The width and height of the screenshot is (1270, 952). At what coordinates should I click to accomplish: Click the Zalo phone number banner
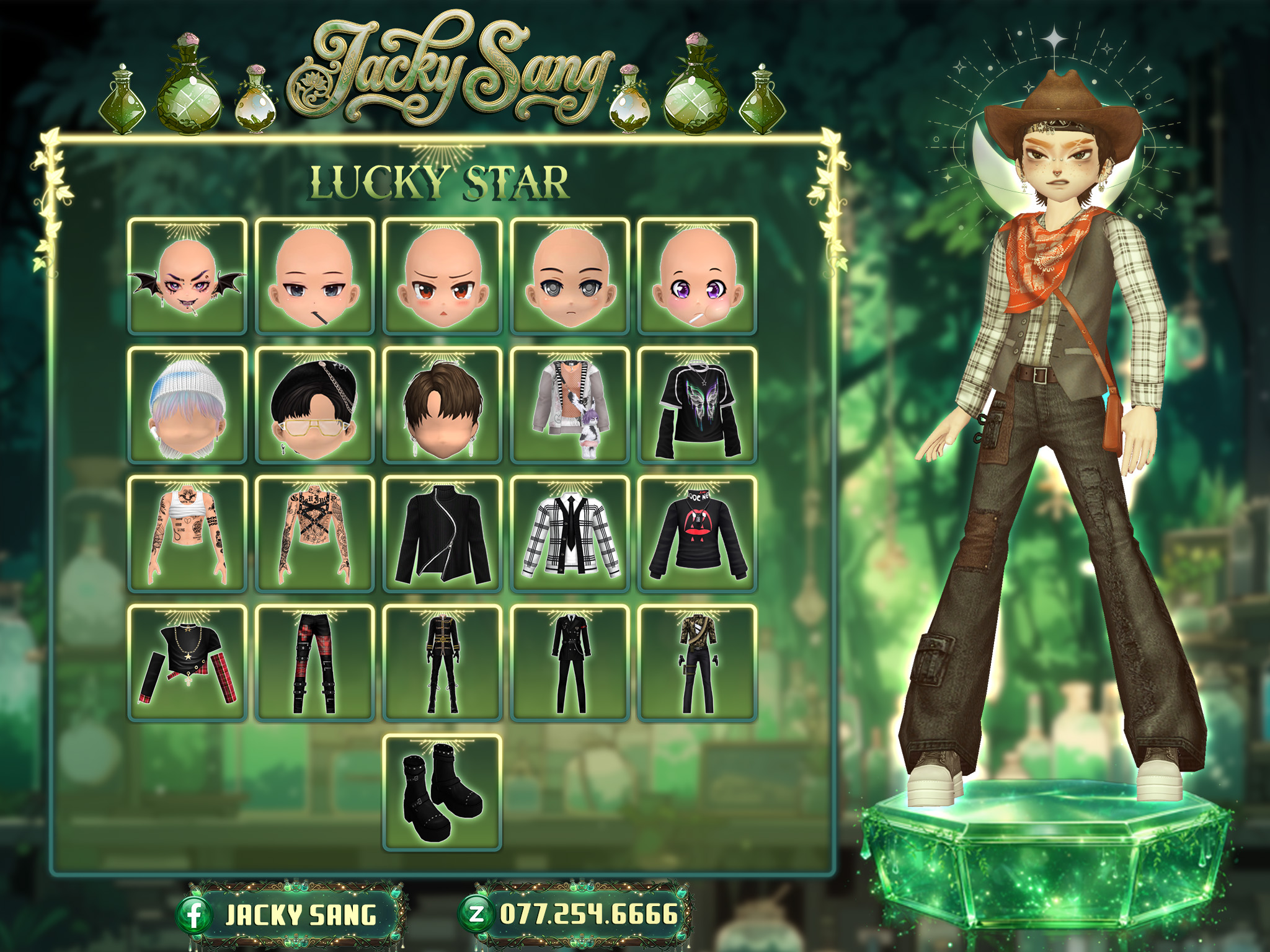(575, 914)
